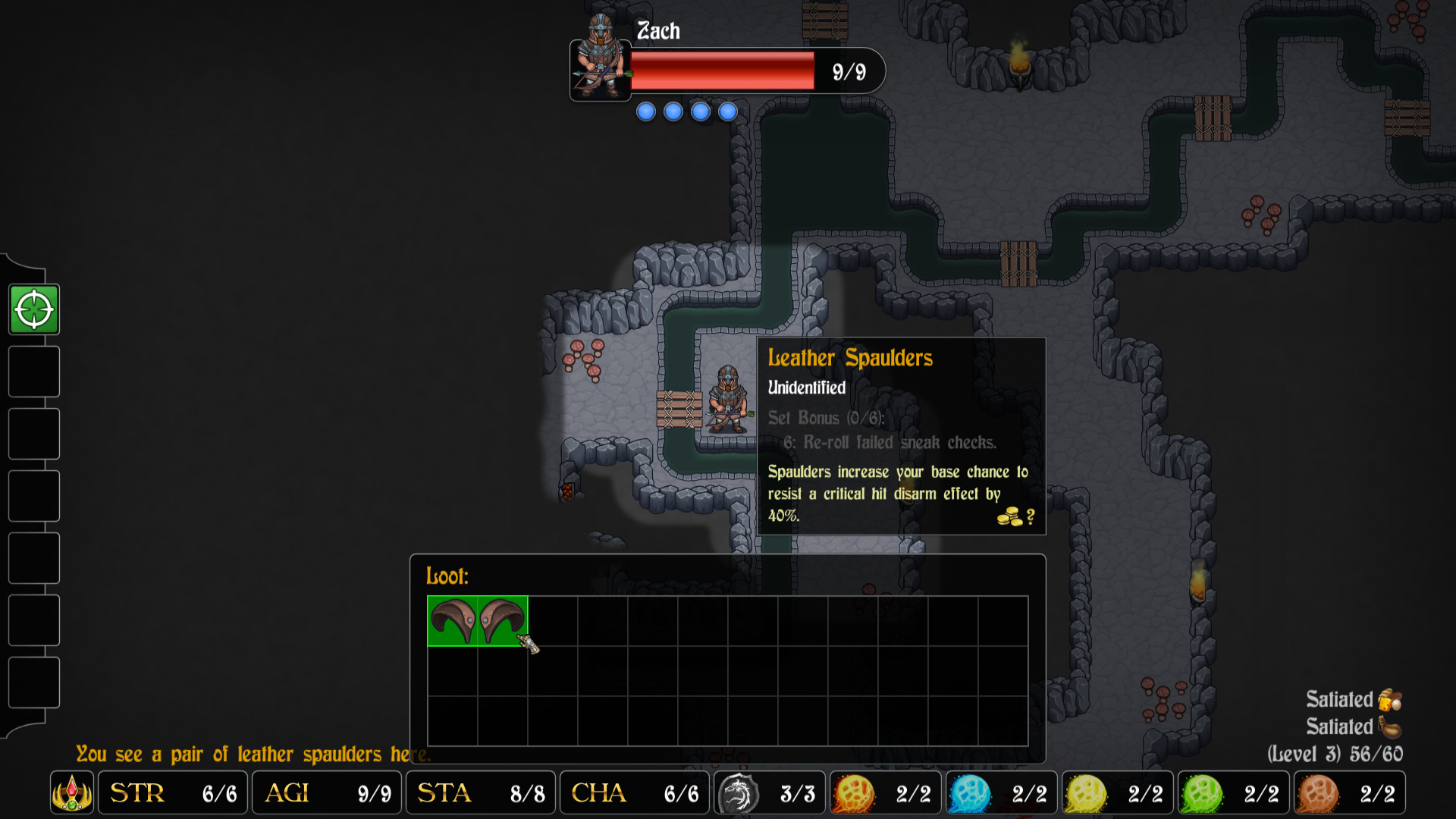
Task: Click the crown gem icon at bottom-left
Action: point(72,792)
